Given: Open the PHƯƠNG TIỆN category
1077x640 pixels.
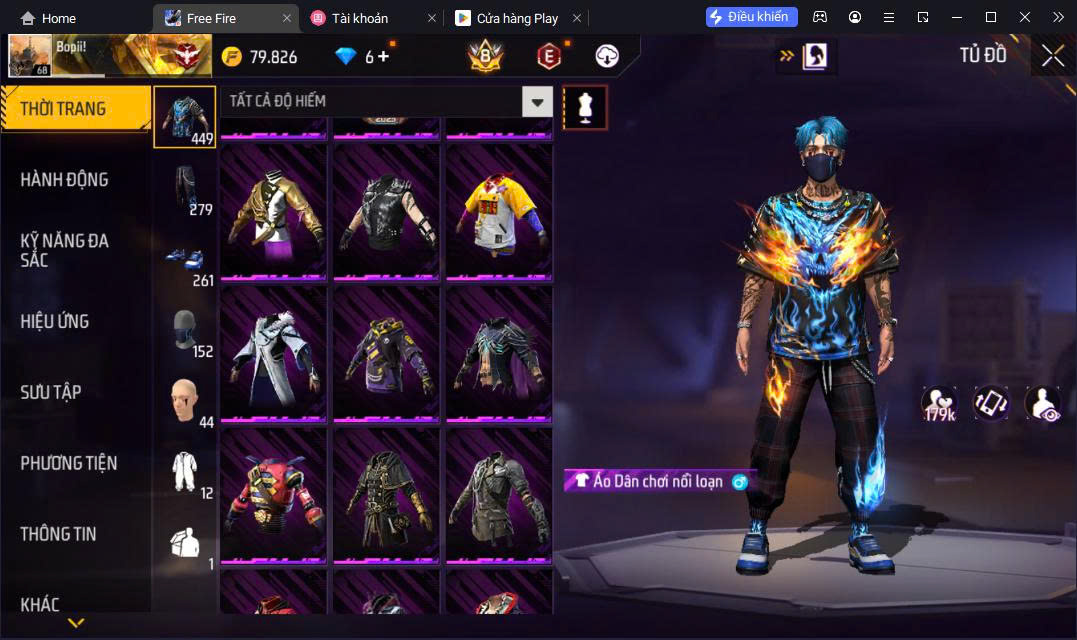Looking at the screenshot, I should coord(69,463).
